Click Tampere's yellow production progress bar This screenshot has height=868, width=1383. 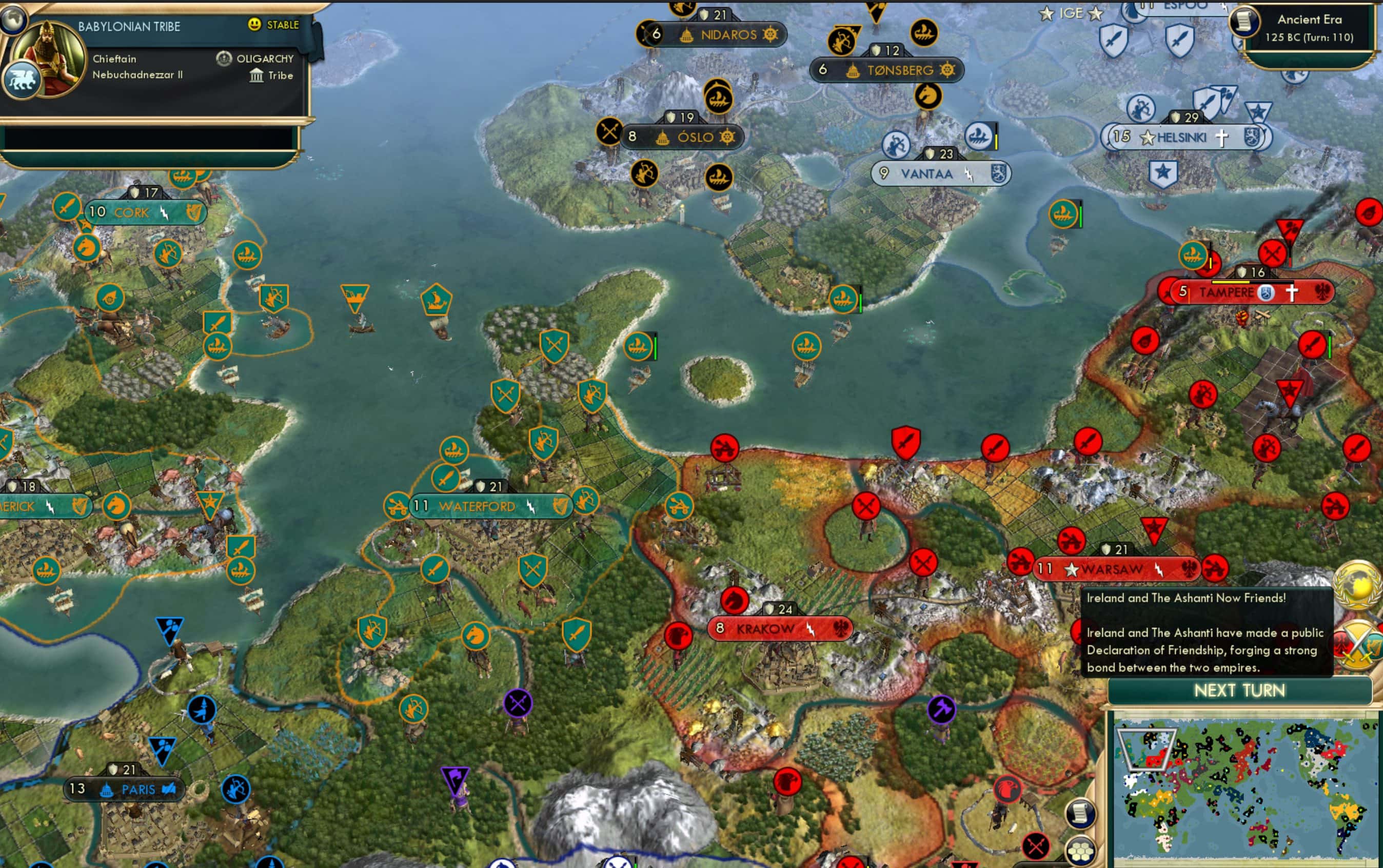click(1230, 282)
